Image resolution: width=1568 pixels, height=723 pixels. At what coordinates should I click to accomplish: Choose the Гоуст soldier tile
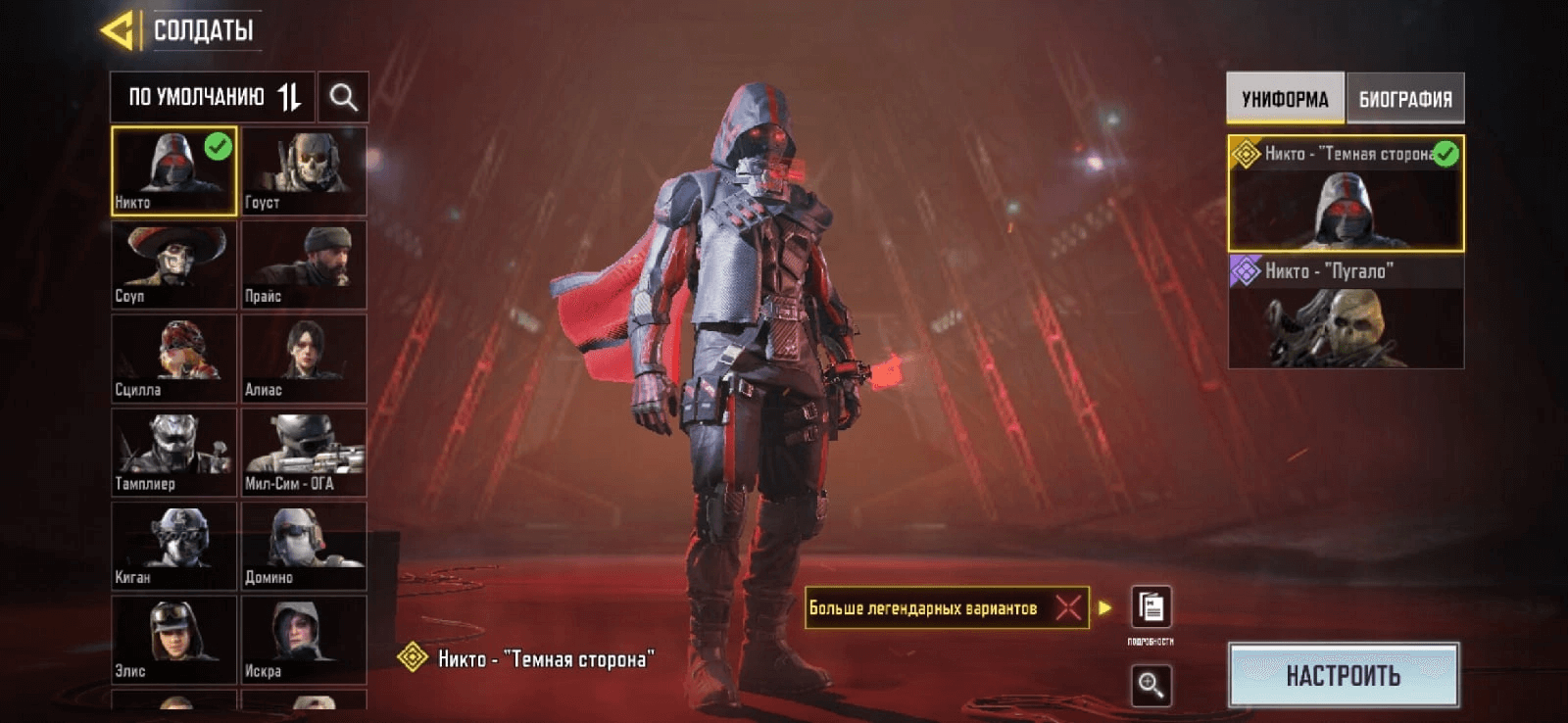click(304, 170)
